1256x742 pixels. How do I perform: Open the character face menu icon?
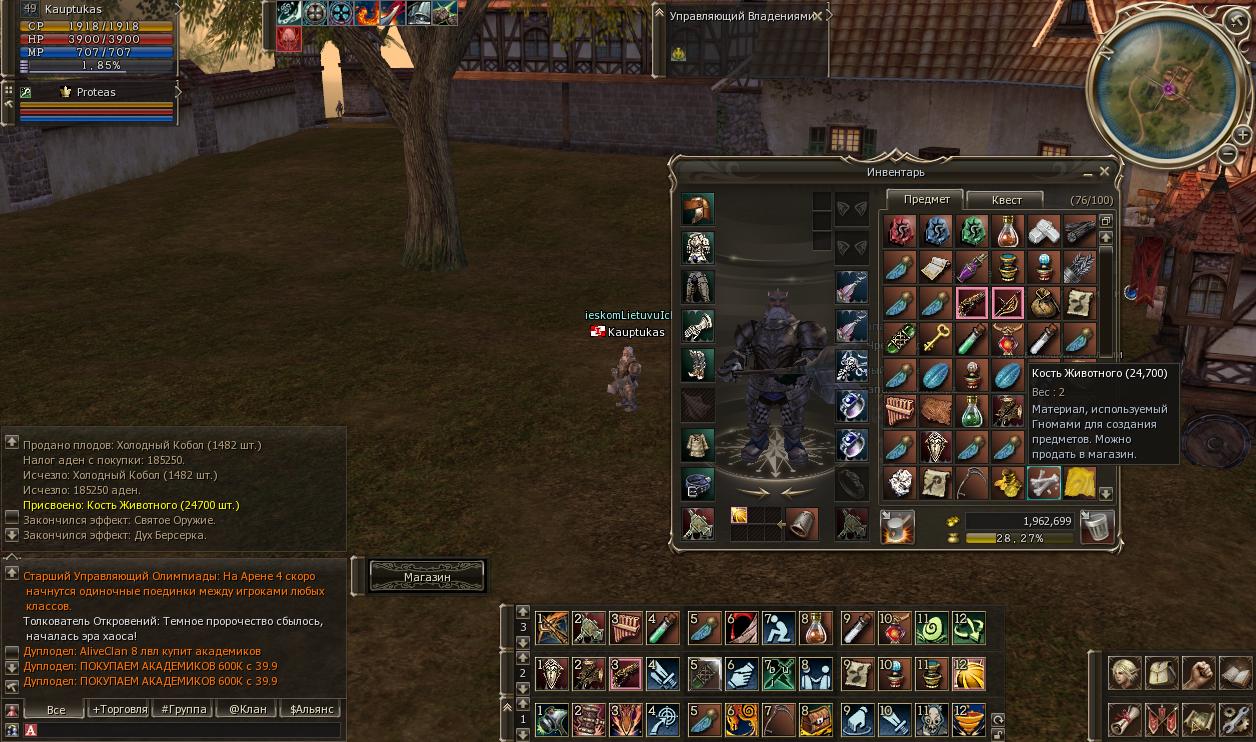click(1124, 673)
